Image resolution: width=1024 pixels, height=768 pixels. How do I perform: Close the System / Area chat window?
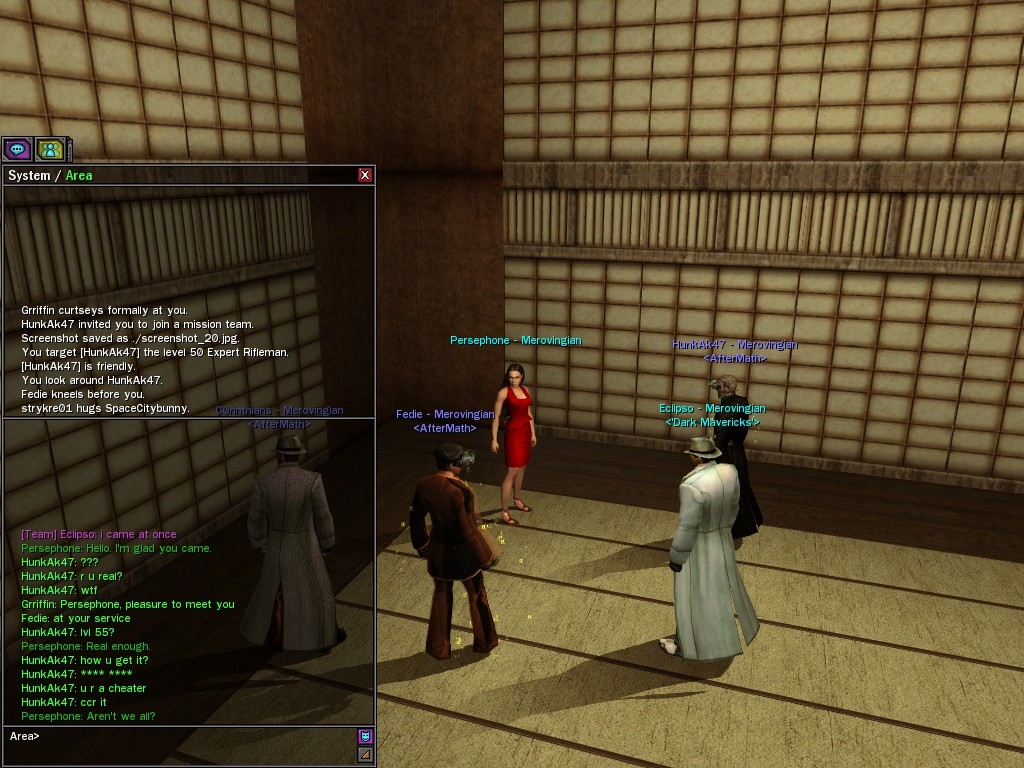pyautogui.click(x=365, y=175)
